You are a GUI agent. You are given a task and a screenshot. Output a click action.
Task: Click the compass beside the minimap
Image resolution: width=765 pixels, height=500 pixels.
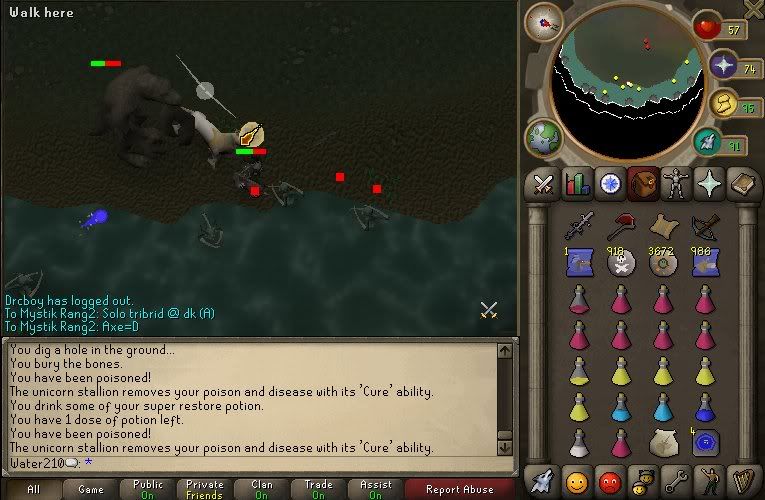pyautogui.click(x=543, y=22)
